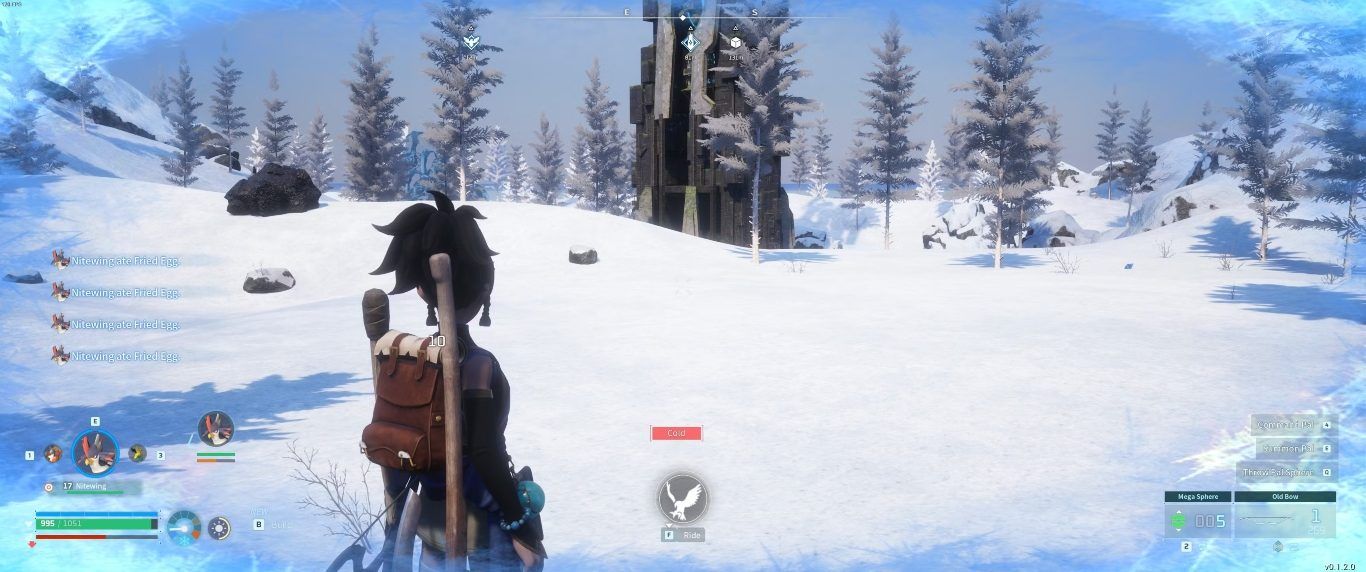
Task: Select the active Nitewing pal portrait
Action: coord(95,453)
